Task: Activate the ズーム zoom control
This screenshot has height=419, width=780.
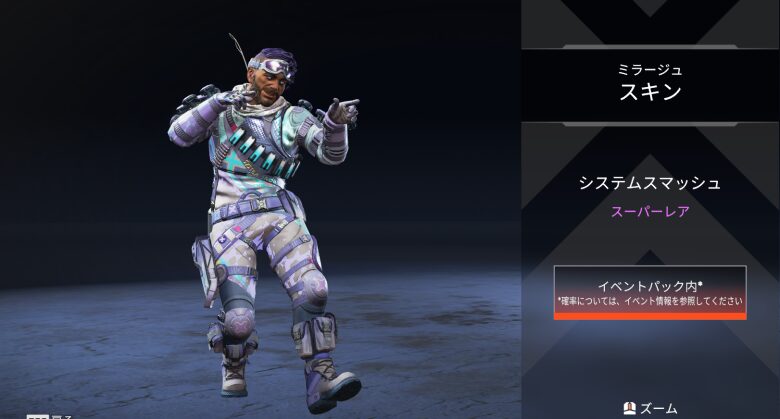Action: click(650, 408)
